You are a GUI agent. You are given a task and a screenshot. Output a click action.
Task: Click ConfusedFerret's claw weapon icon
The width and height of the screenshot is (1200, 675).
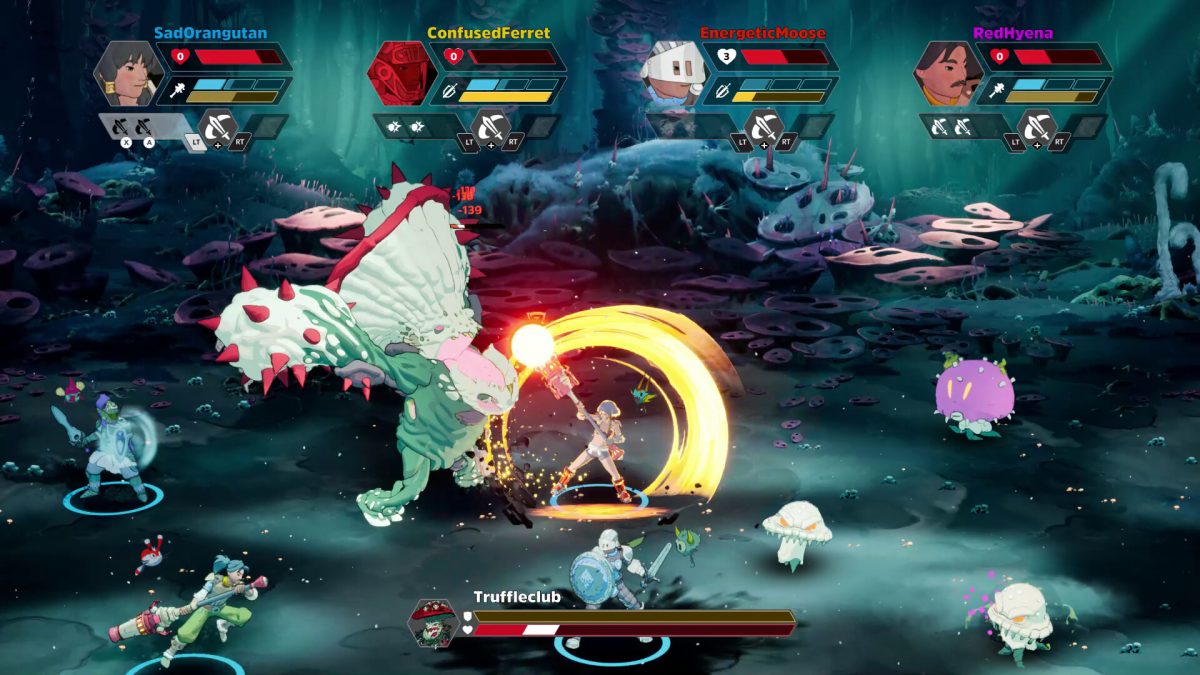[x=449, y=91]
